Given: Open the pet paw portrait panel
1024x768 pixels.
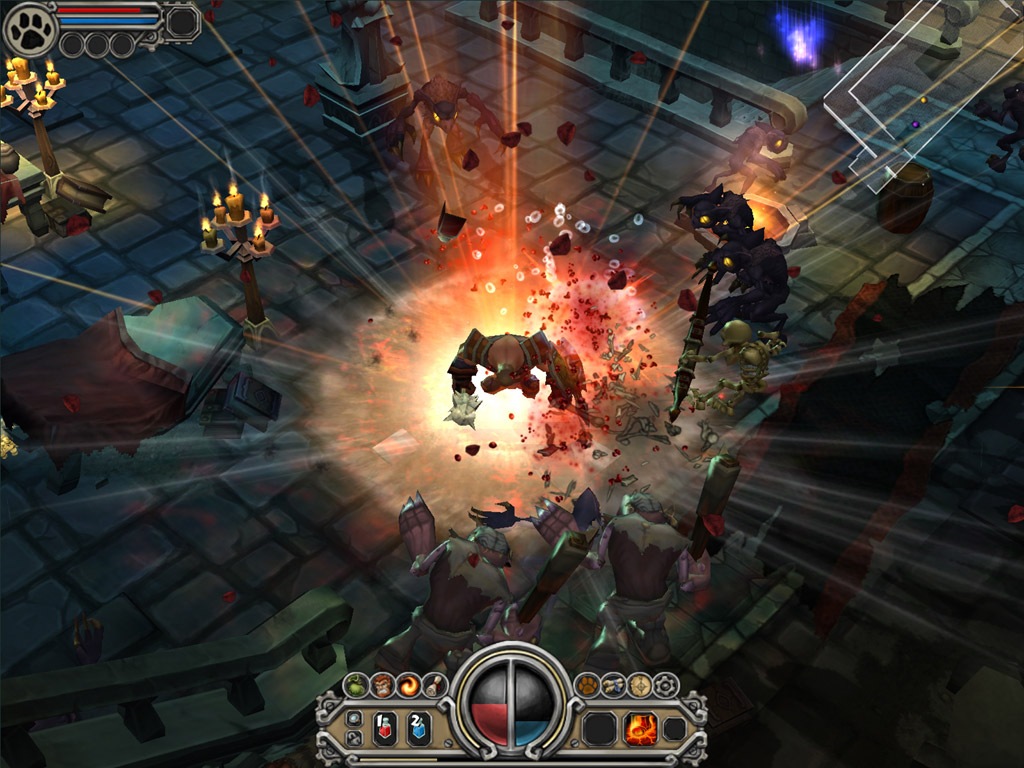Looking at the screenshot, I should (x=30, y=29).
